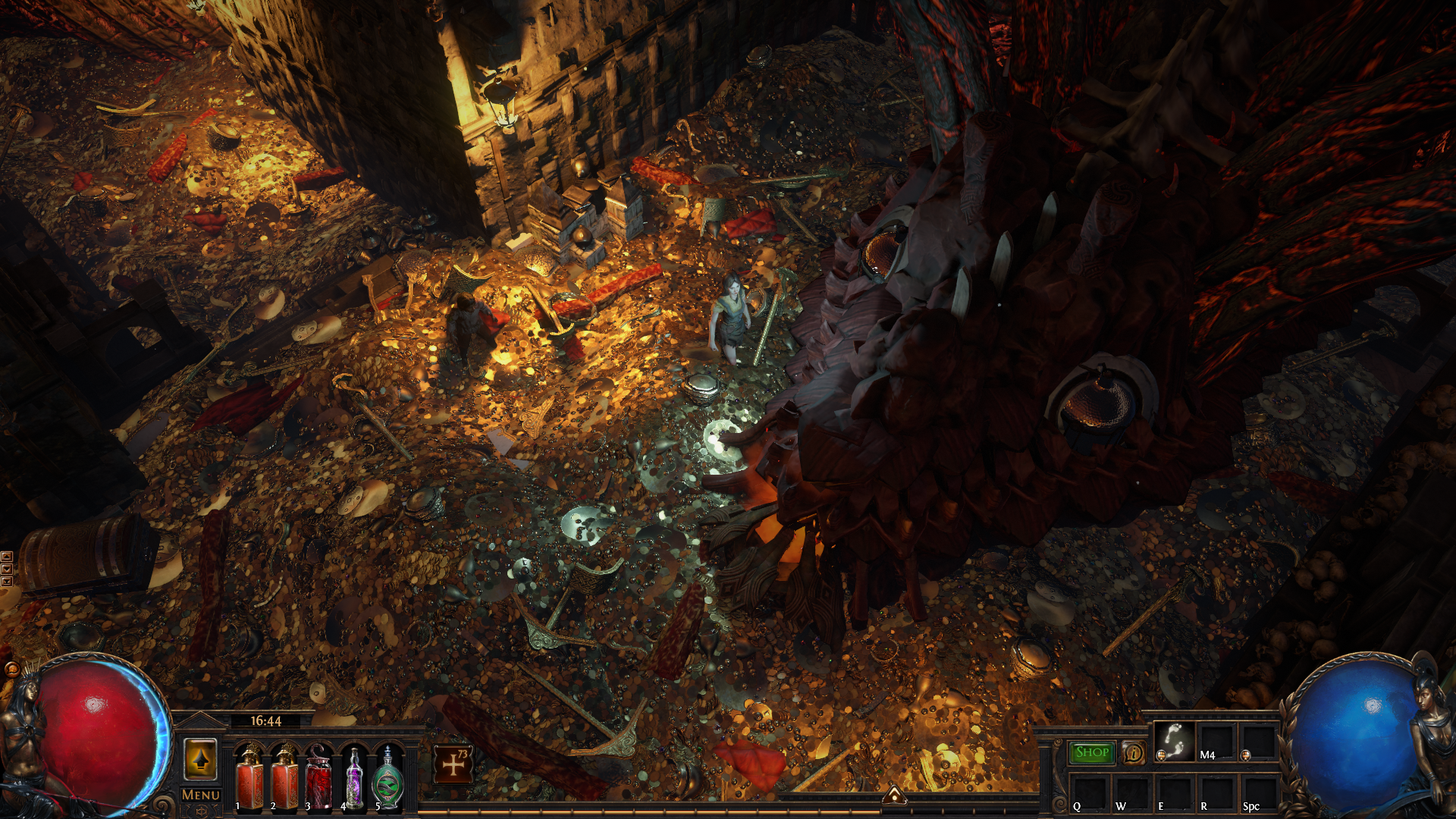The width and height of the screenshot is (1456, 819).
Task: Click the golden level-up arrow button
Action: click(200, 760)
